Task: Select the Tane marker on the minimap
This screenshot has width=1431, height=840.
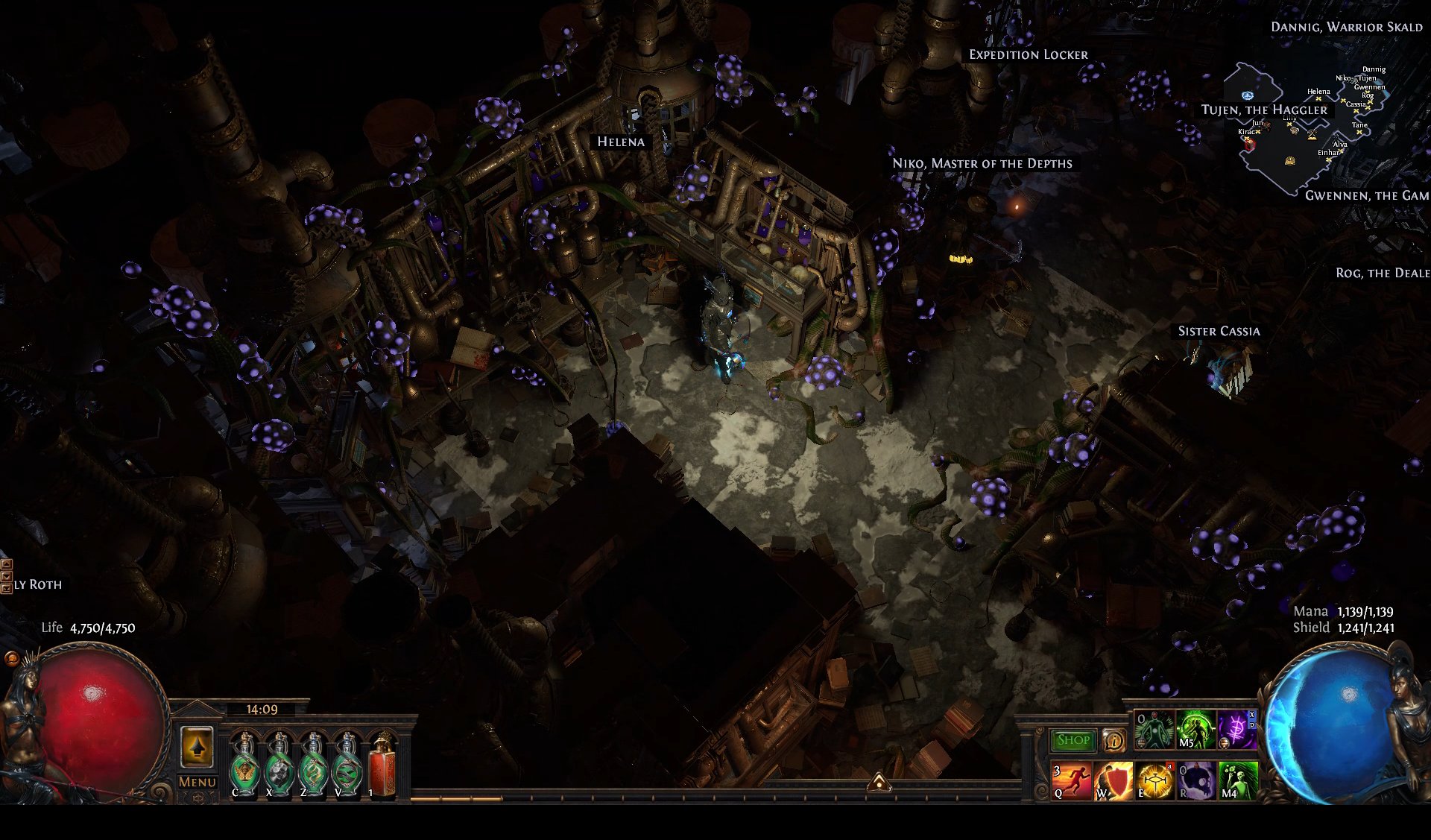Action: coord(1359,132)
